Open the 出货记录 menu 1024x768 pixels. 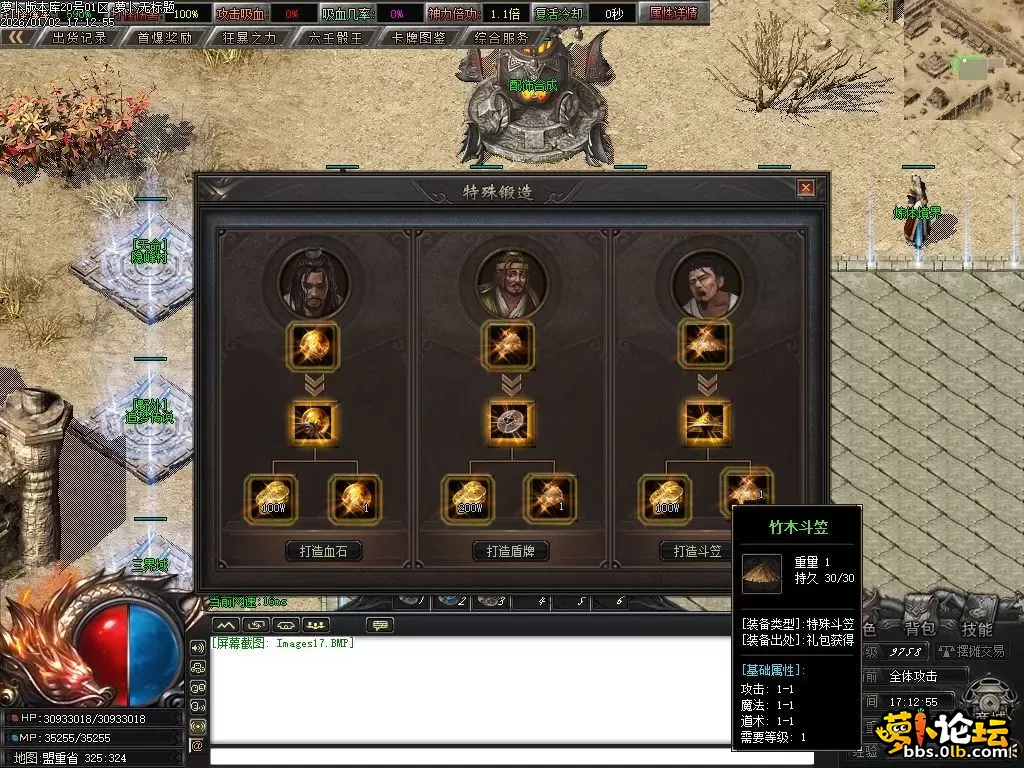79,38
